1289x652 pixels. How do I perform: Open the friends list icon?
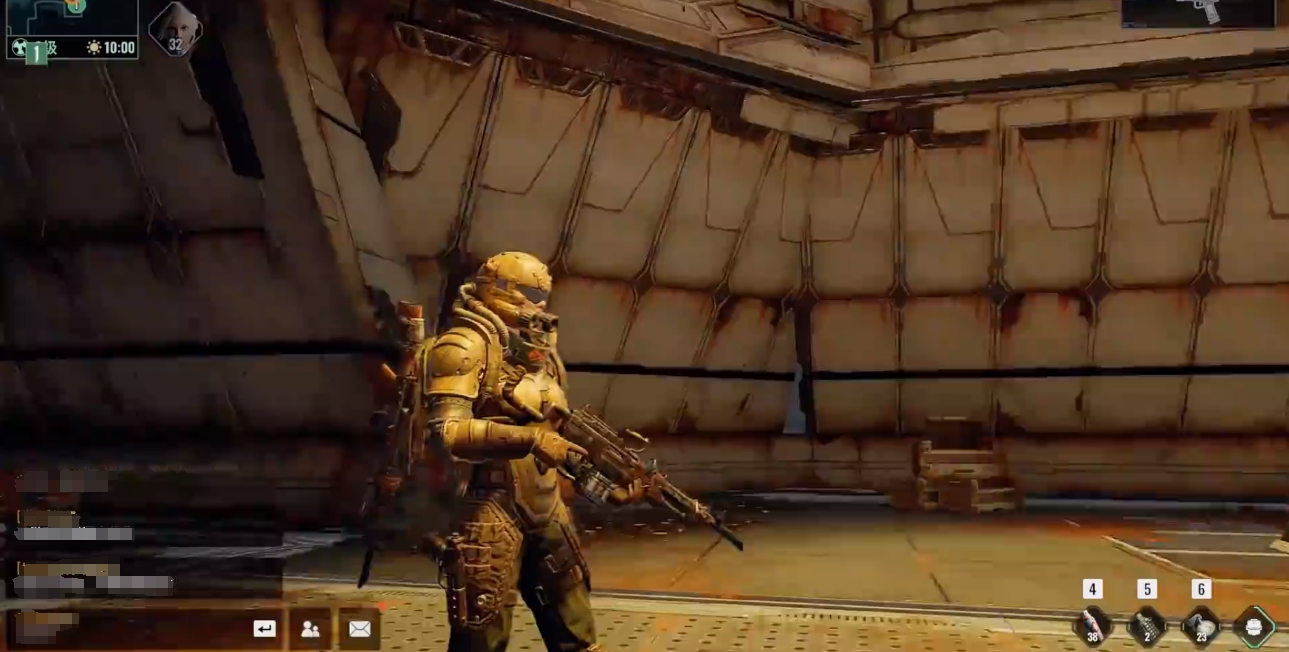click(x=310, y=628)
